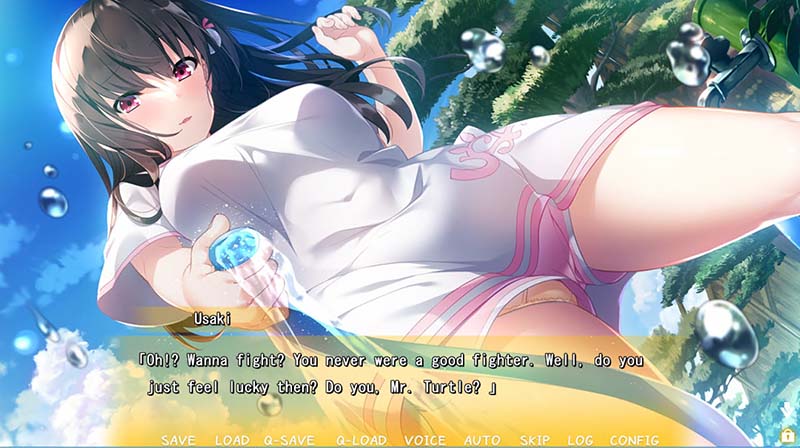
Task: Open the SAVE menu
Action: [x=178, y=440]
